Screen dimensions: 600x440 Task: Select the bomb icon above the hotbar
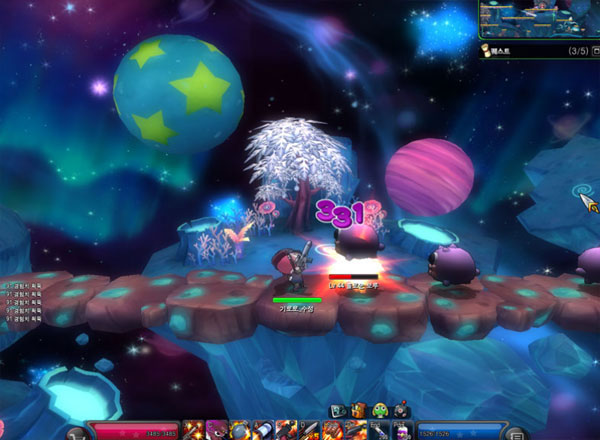(400, 410)
